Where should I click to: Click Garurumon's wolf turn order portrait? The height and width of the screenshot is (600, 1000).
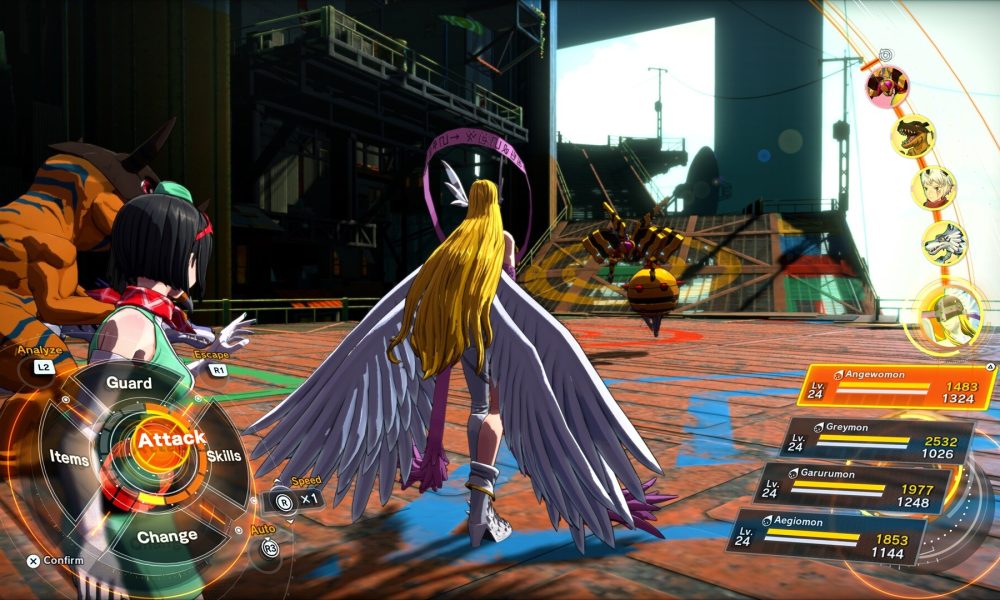(x=944, y=243)
